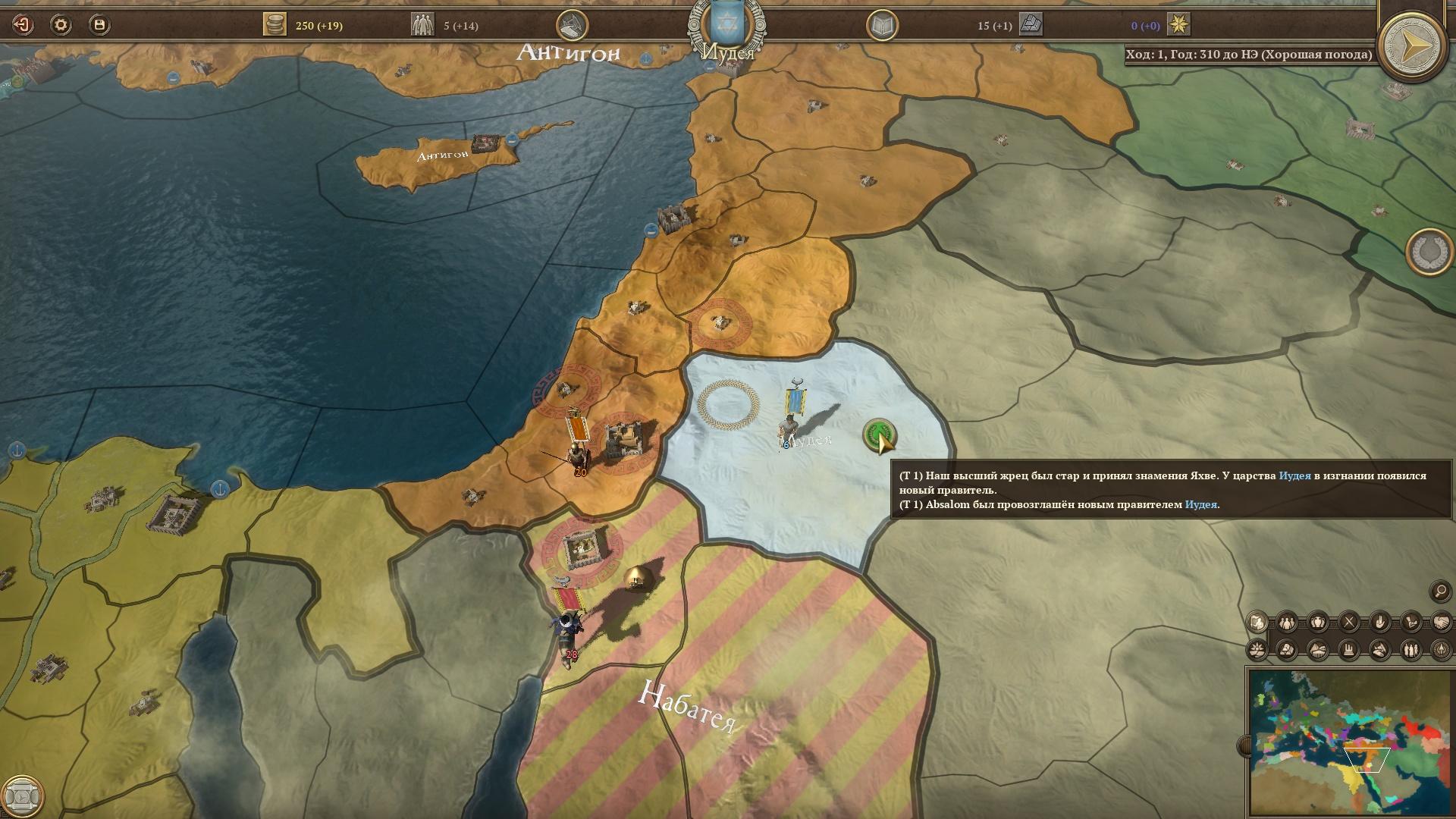Save the game with the disk icon
The image size is (1456, 819).
point(99,25)
